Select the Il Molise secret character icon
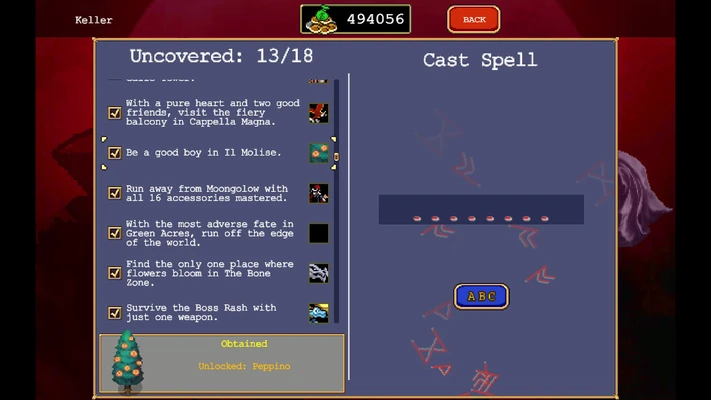The width and height of the screenshot is (711, 400). (318, 153)
